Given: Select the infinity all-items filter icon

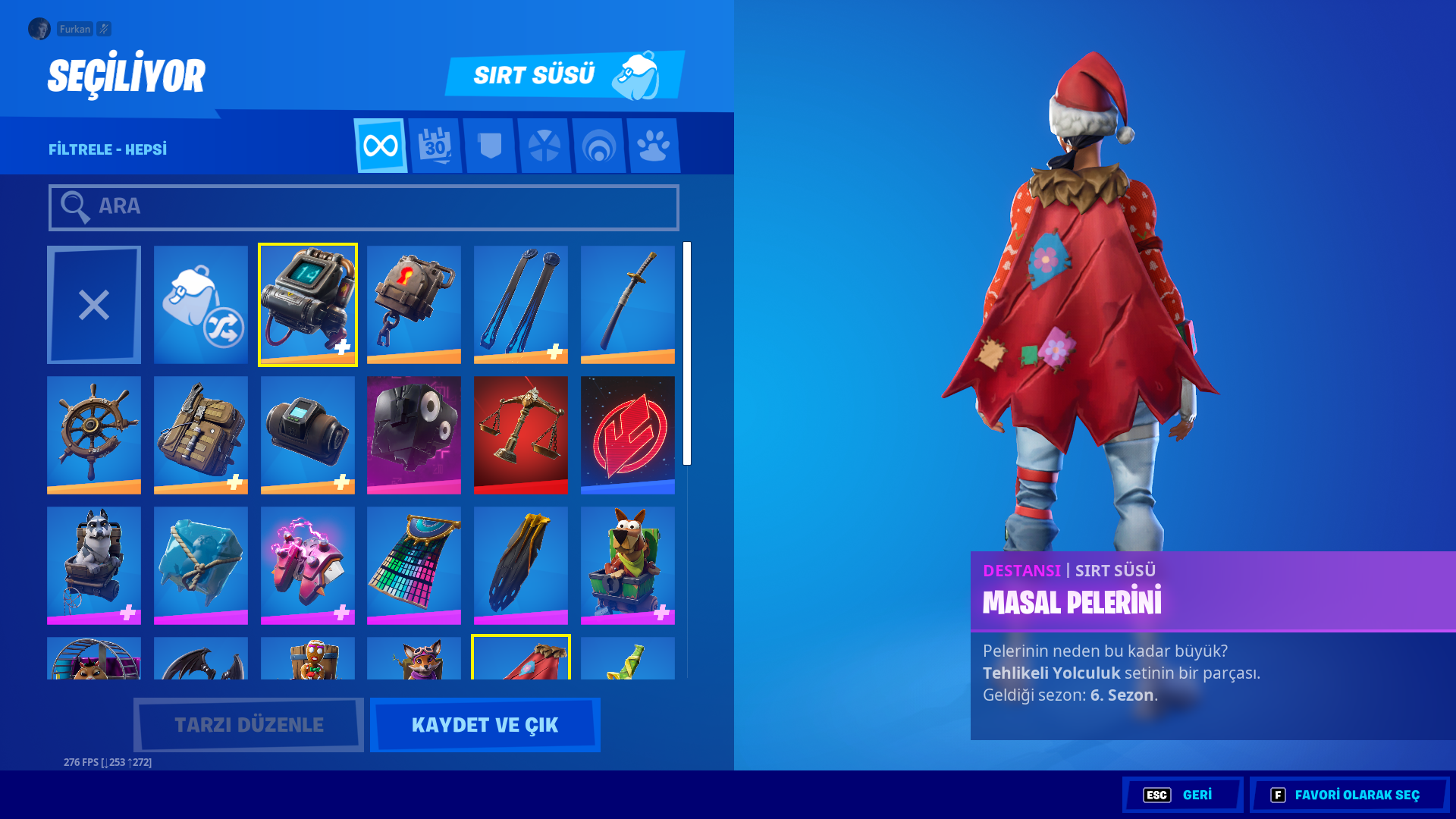Looking at the screenshot, I should (381, 145).
